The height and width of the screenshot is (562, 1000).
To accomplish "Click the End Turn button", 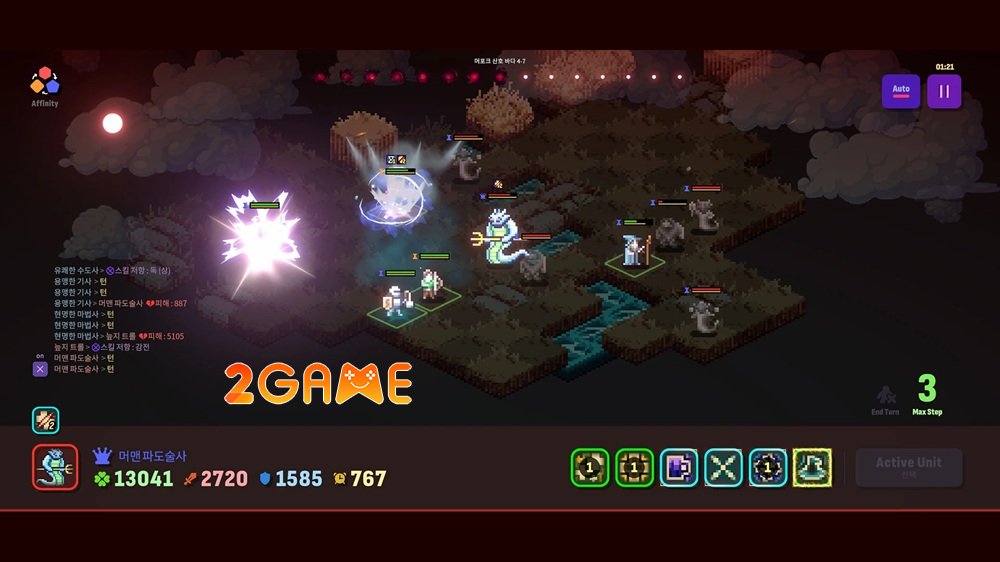I will tap(885, 398).
